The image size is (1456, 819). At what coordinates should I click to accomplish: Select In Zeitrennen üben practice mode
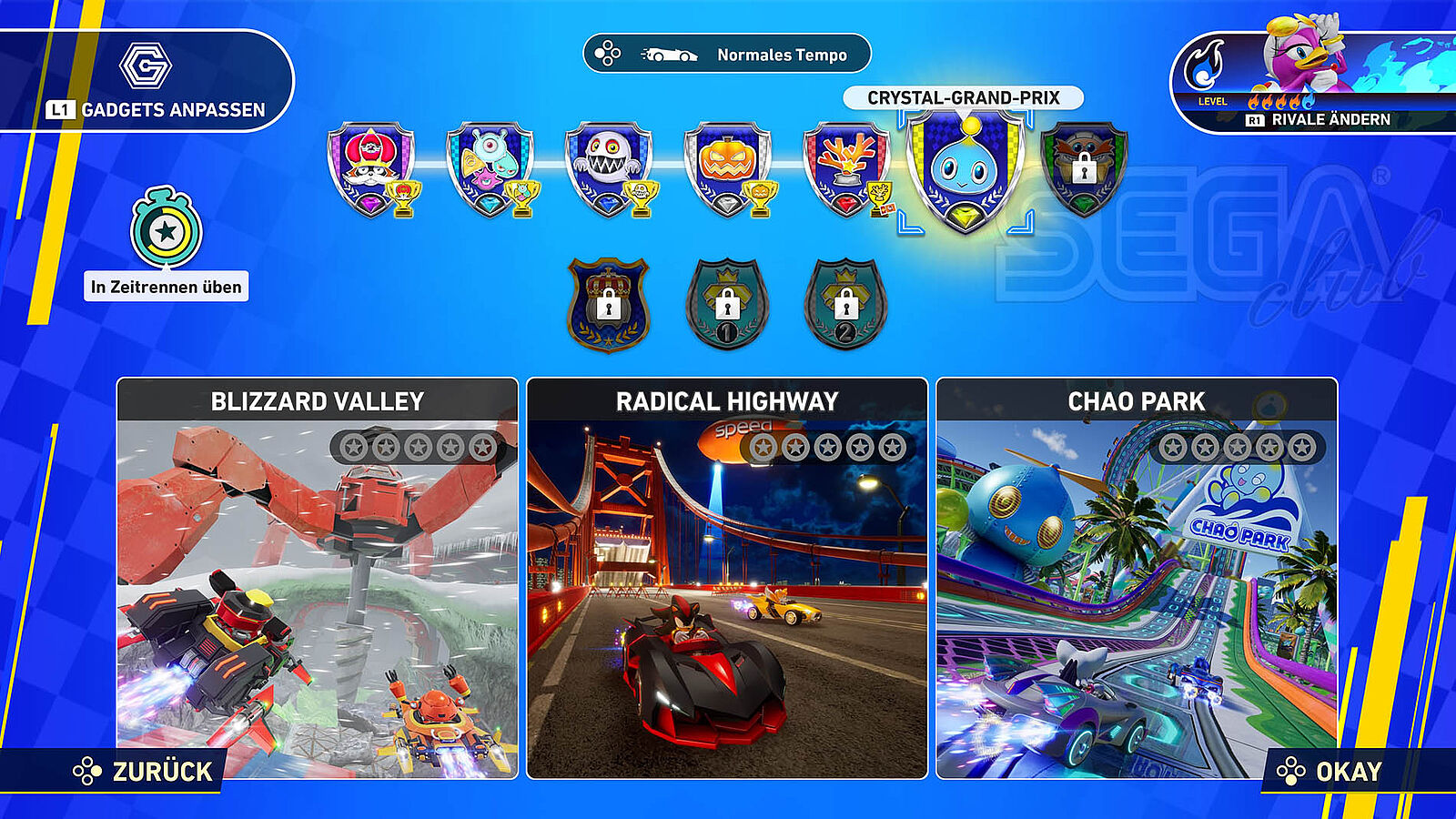(167, 246)
